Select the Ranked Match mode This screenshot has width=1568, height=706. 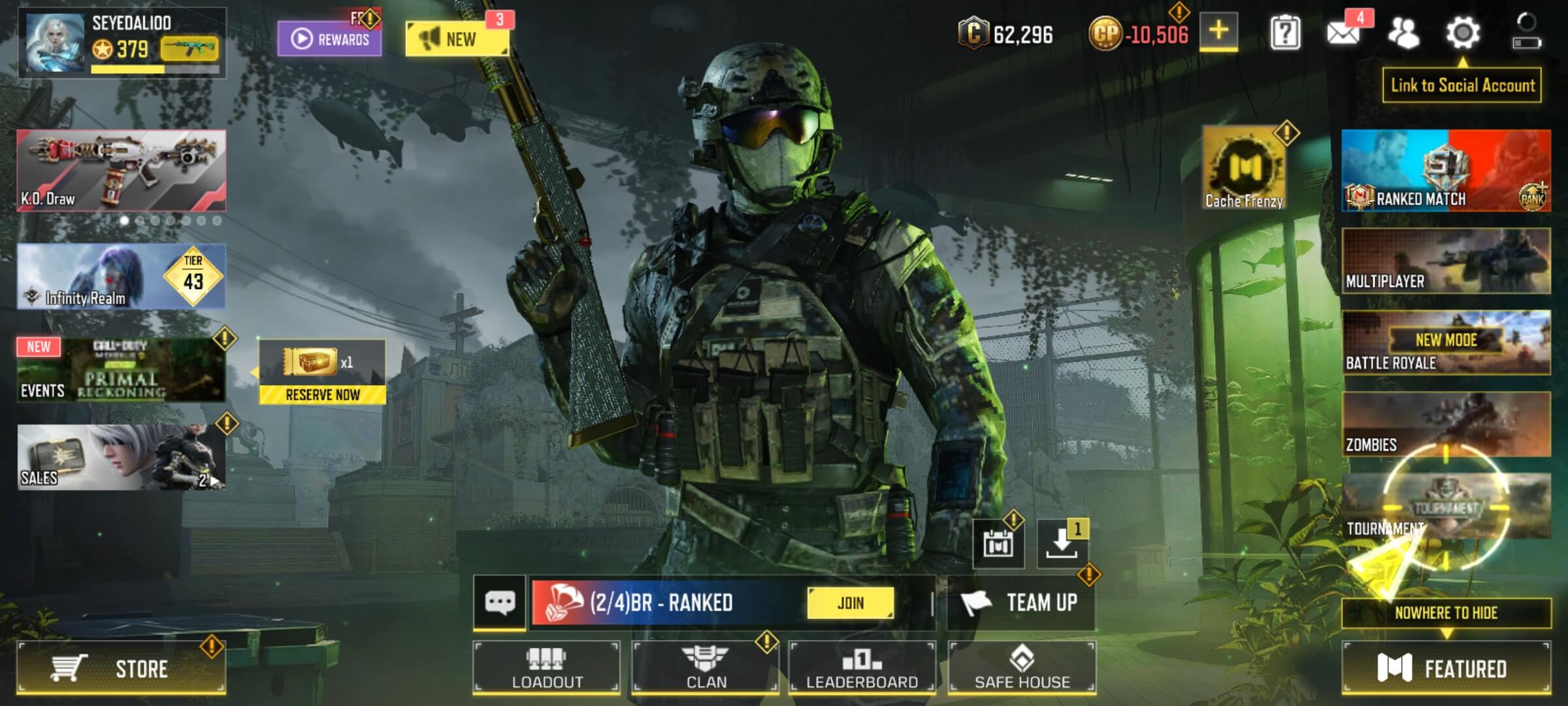[x=1446, y=171]
